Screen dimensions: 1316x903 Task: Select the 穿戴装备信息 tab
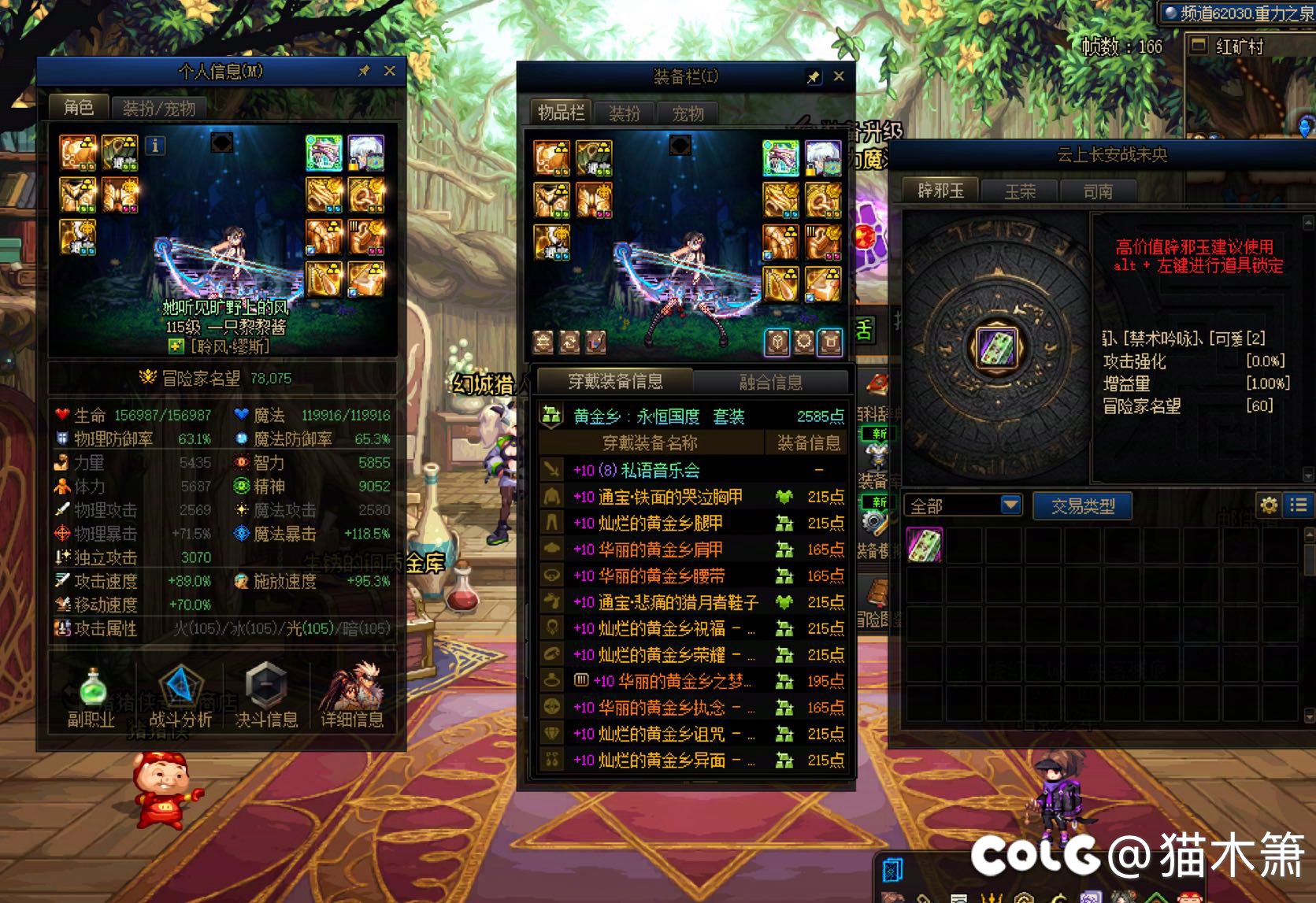point(615,382)
